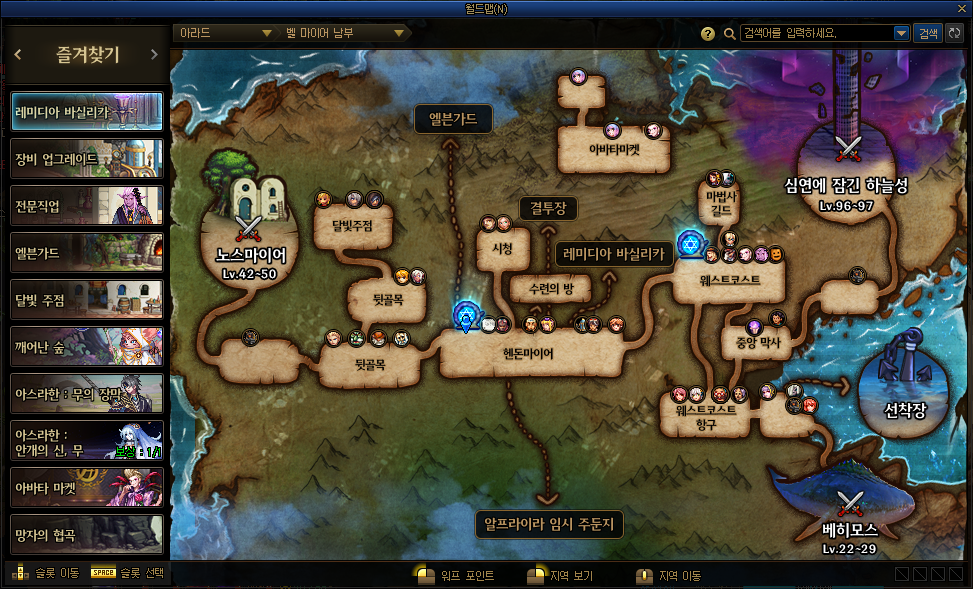Open the 장비 업그레이드 favorite

[86, 159]
